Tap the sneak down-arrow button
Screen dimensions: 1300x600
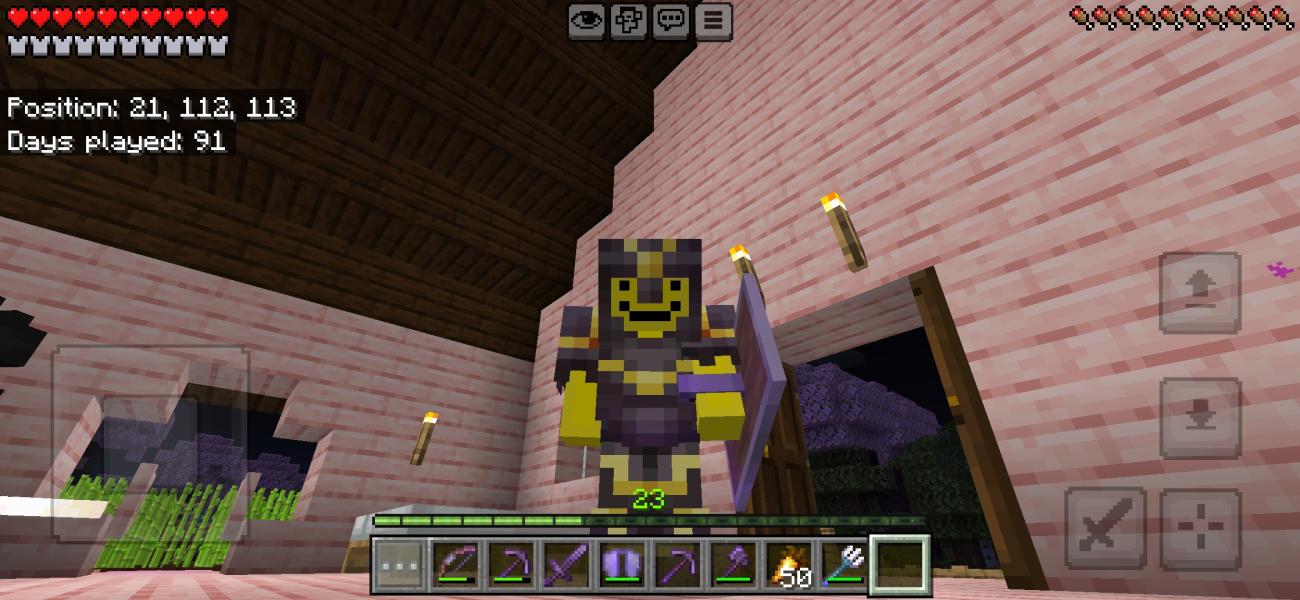(1199, 419)
